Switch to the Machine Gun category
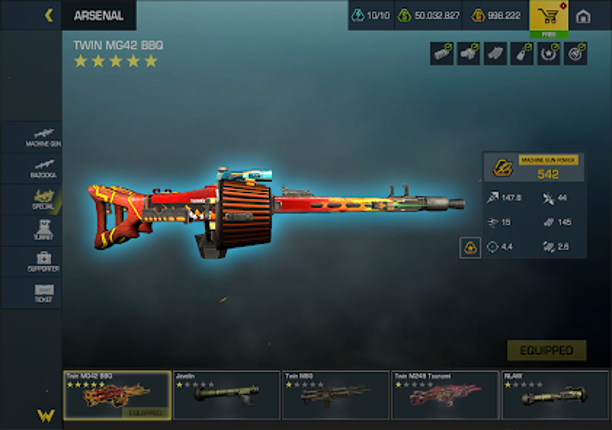This screenshot has height=430, width=612. coord(43,136)
